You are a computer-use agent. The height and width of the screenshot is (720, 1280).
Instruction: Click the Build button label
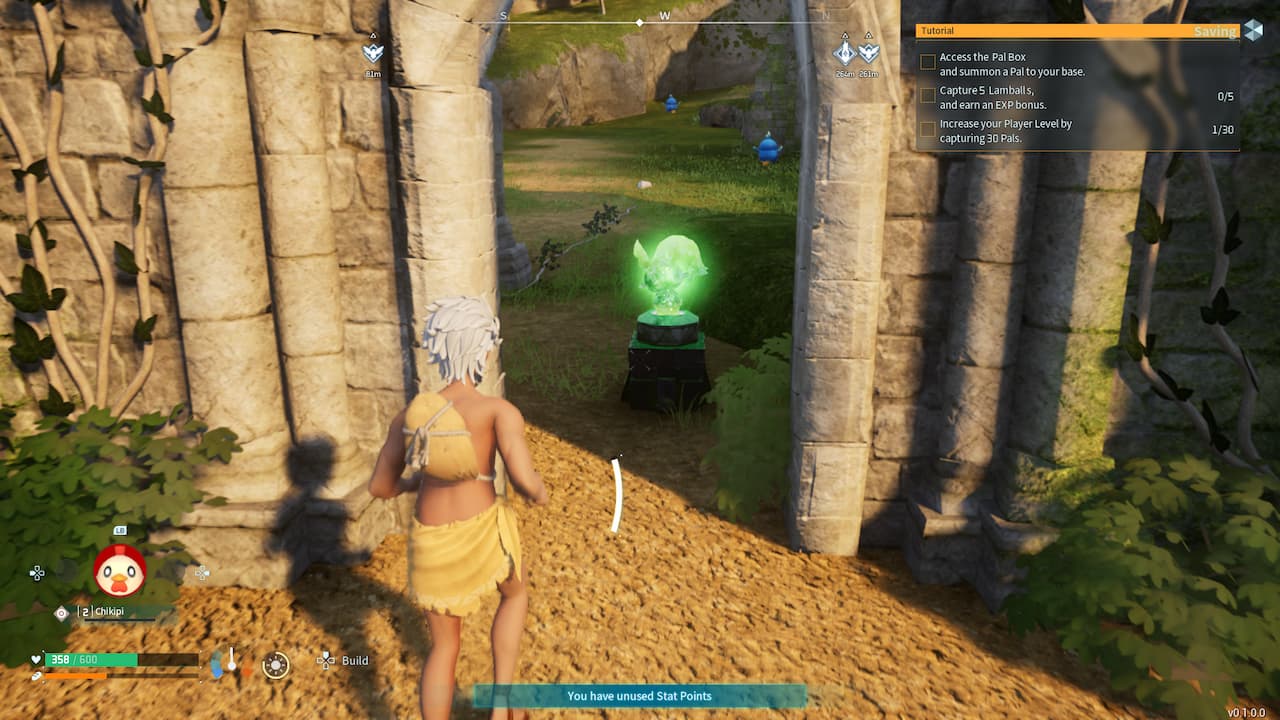(354, 660)
